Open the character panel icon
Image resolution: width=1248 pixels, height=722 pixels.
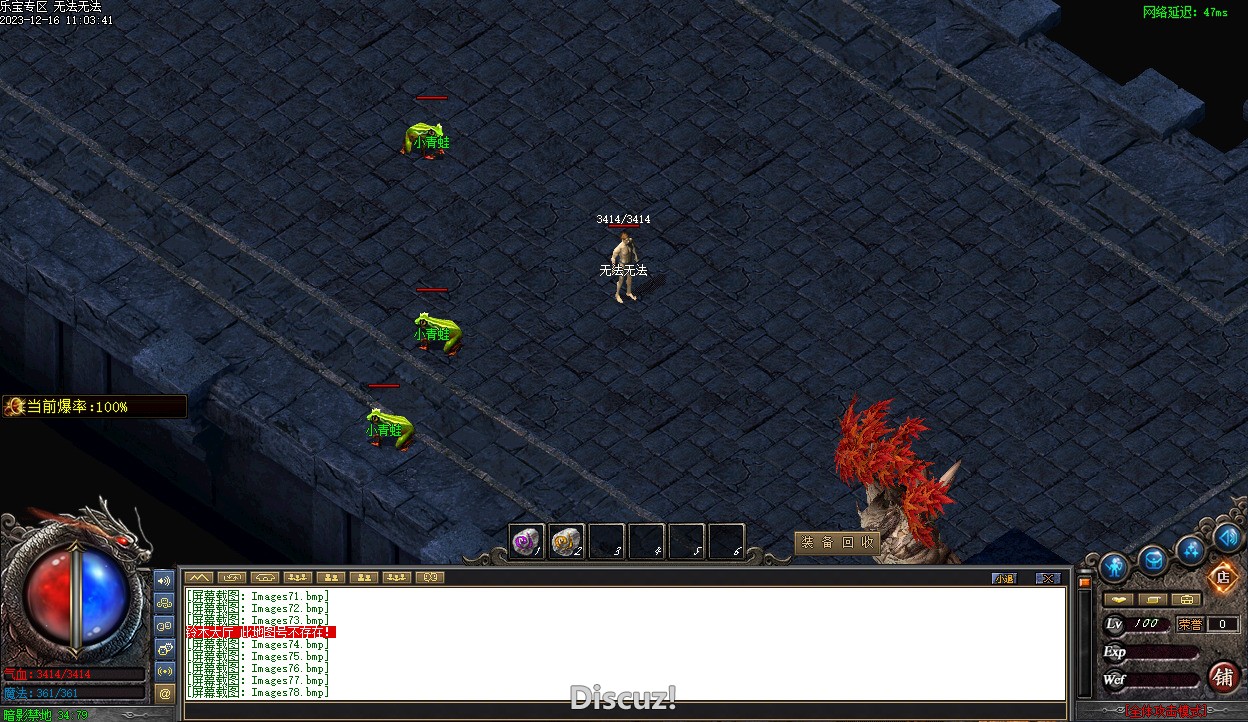point(1114,567)
